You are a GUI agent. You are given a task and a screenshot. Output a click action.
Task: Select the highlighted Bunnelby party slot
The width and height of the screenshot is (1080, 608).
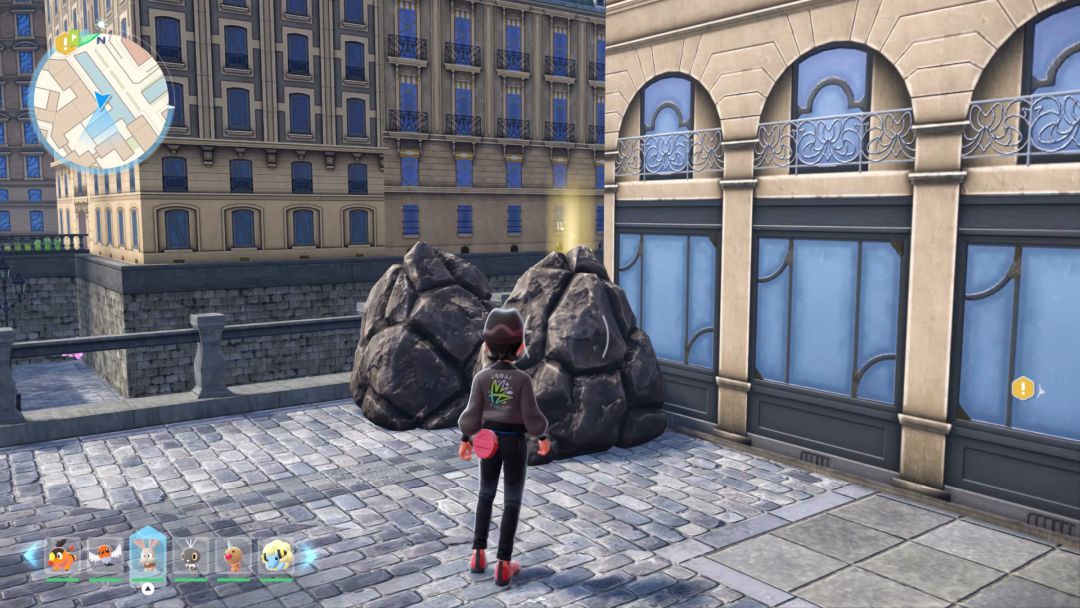[x=147, y=553]
